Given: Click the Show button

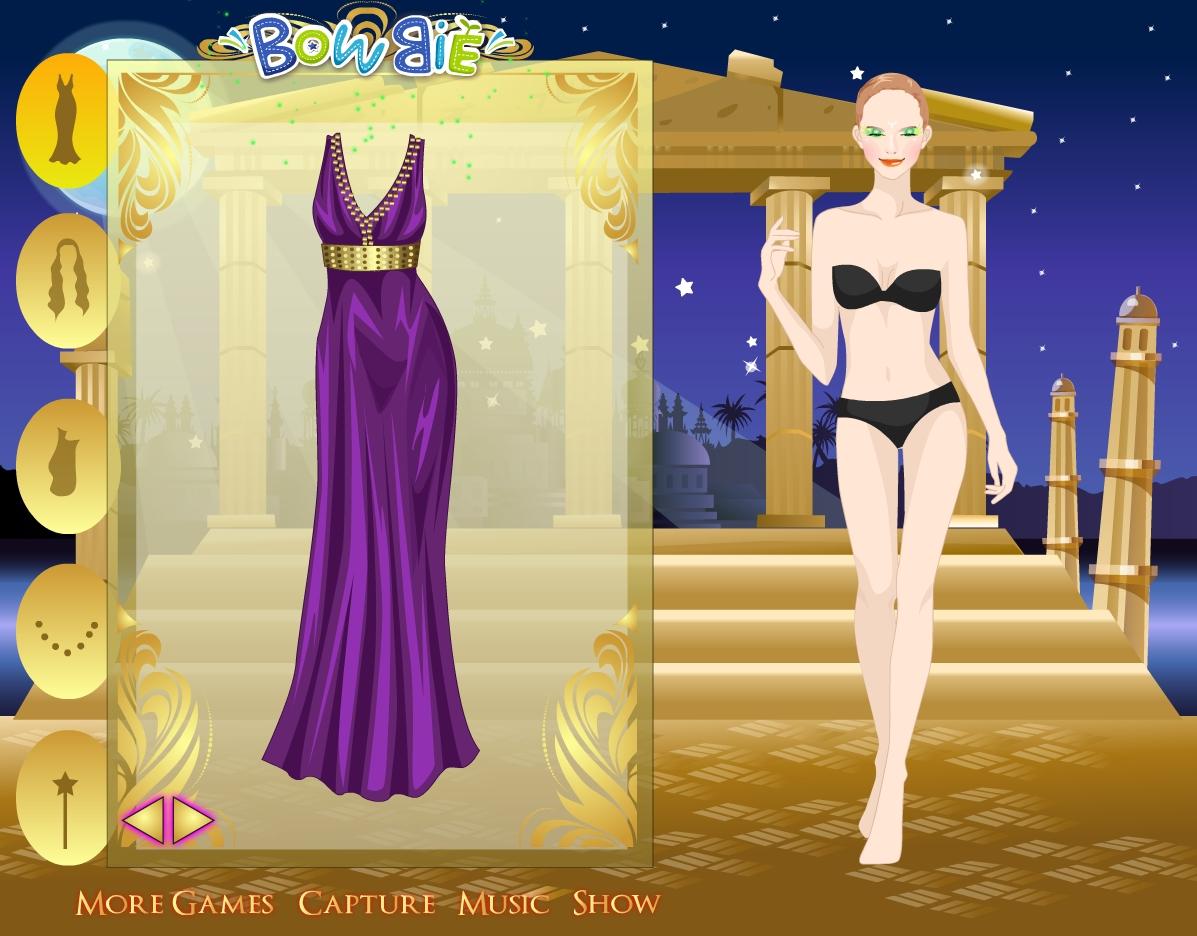Looking at the screenshot, I should pyautogui.click(x=616, y=903).
